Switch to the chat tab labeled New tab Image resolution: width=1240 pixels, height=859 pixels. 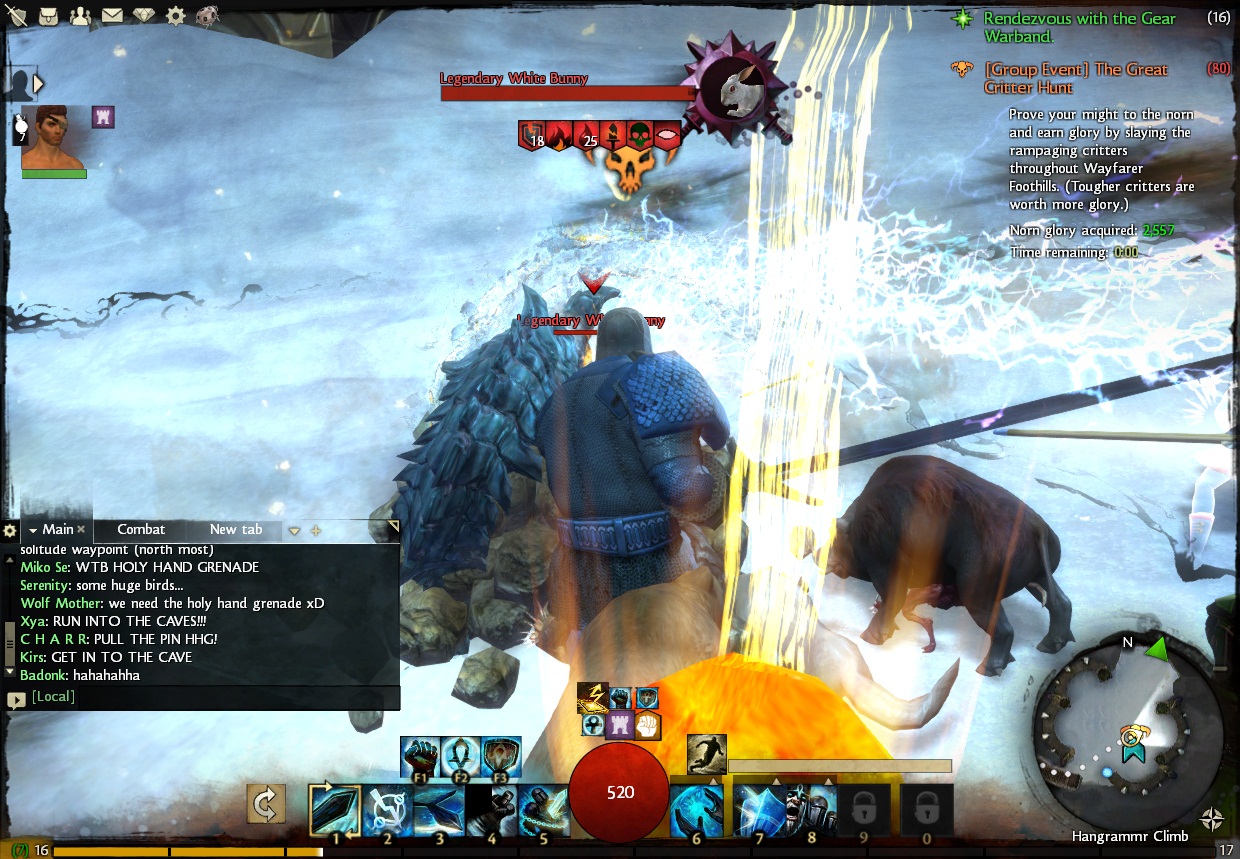(x=236, y=529)
